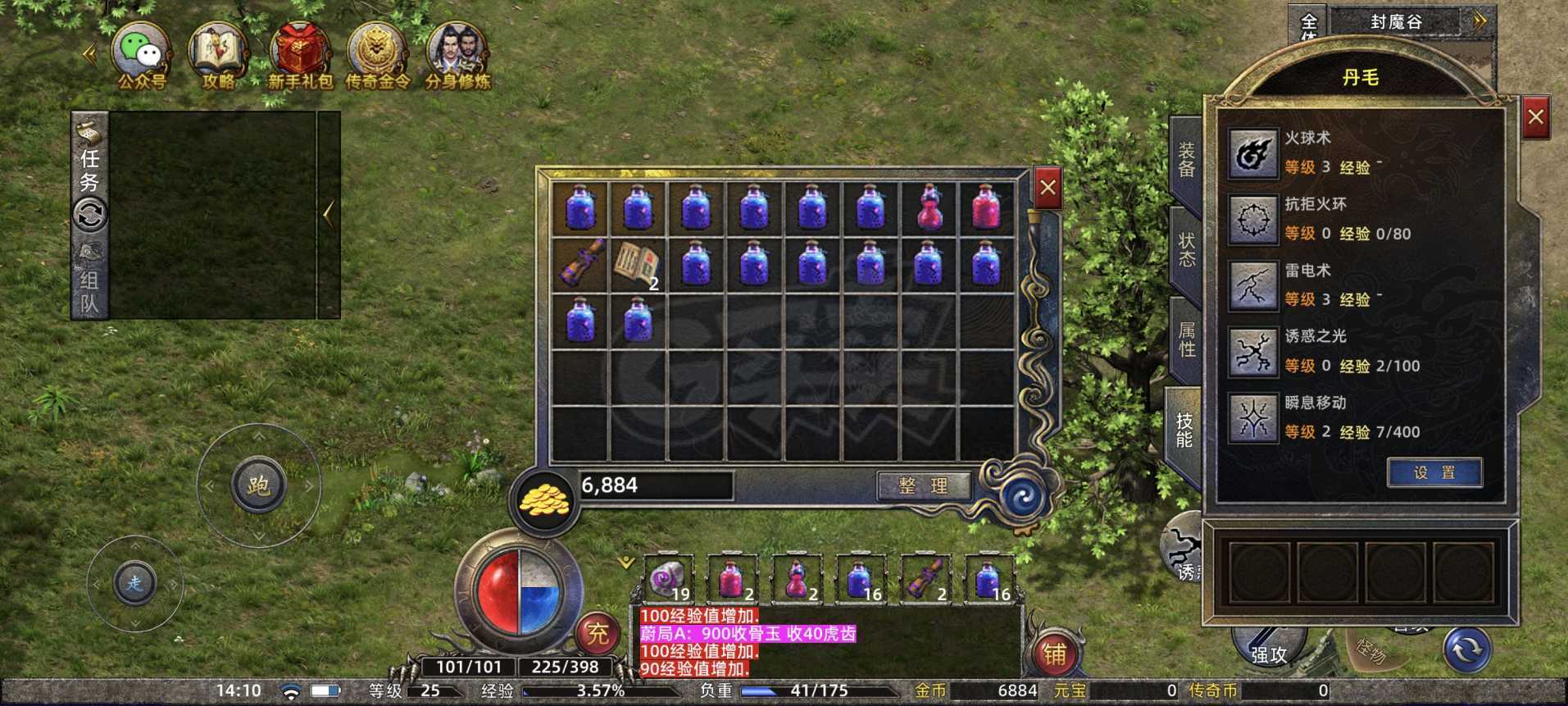Click the 设置 skill settings button
This screenshot has height=706, width=1568.
coord(1434,473)
